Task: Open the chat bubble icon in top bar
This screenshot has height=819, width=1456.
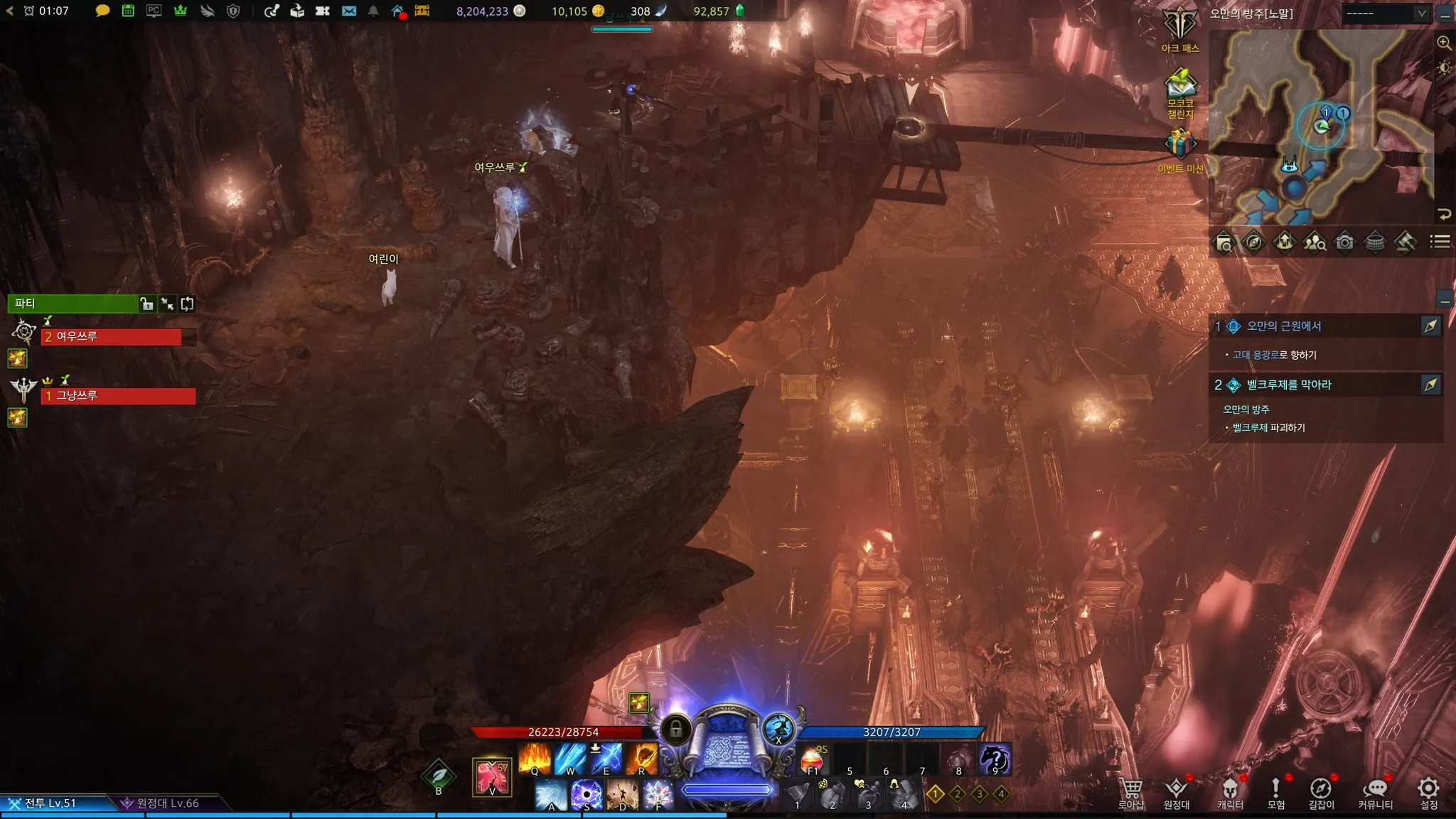Action: click(x=102, y=11)
